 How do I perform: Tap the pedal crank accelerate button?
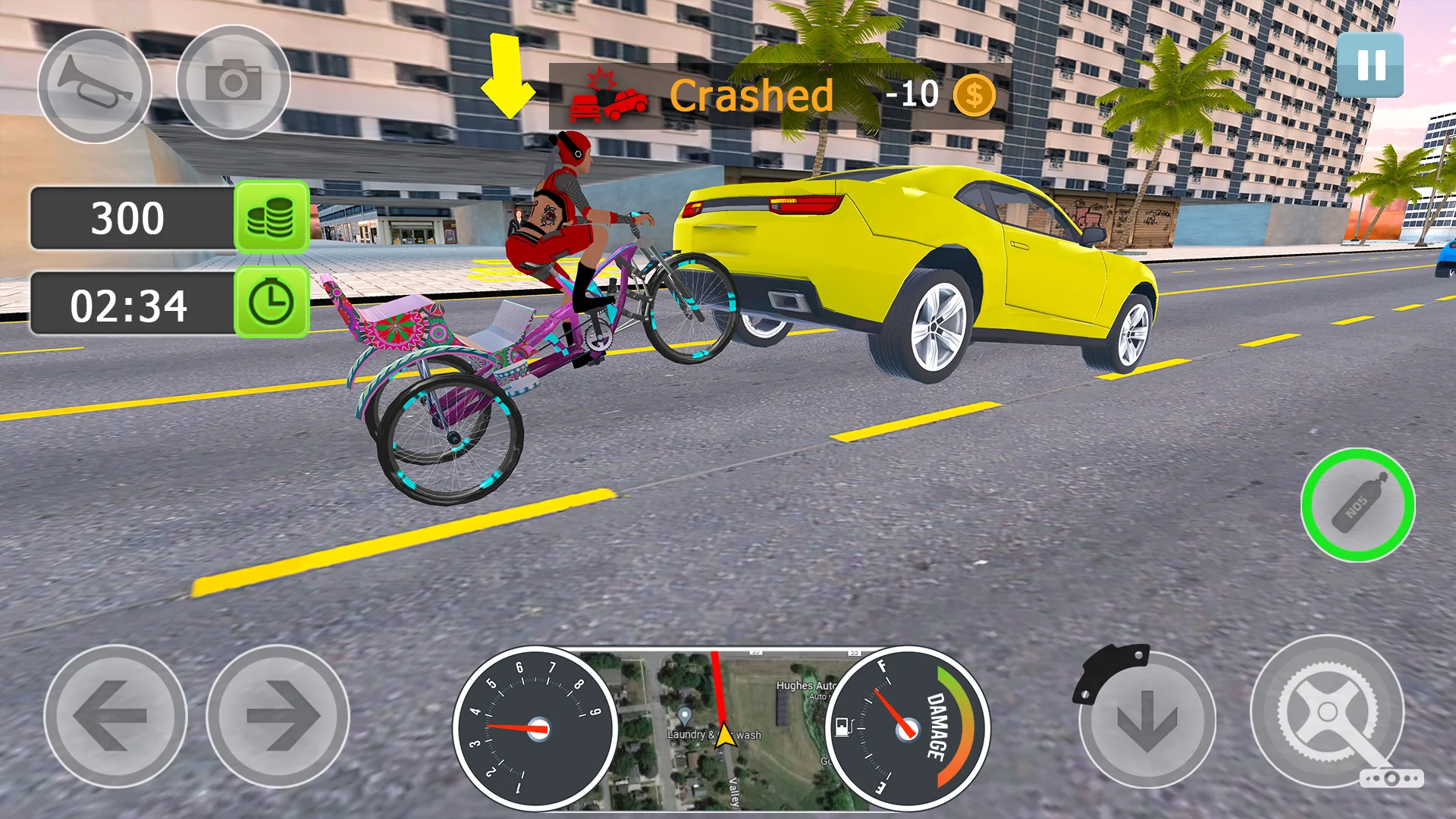tap(1327, 711)
